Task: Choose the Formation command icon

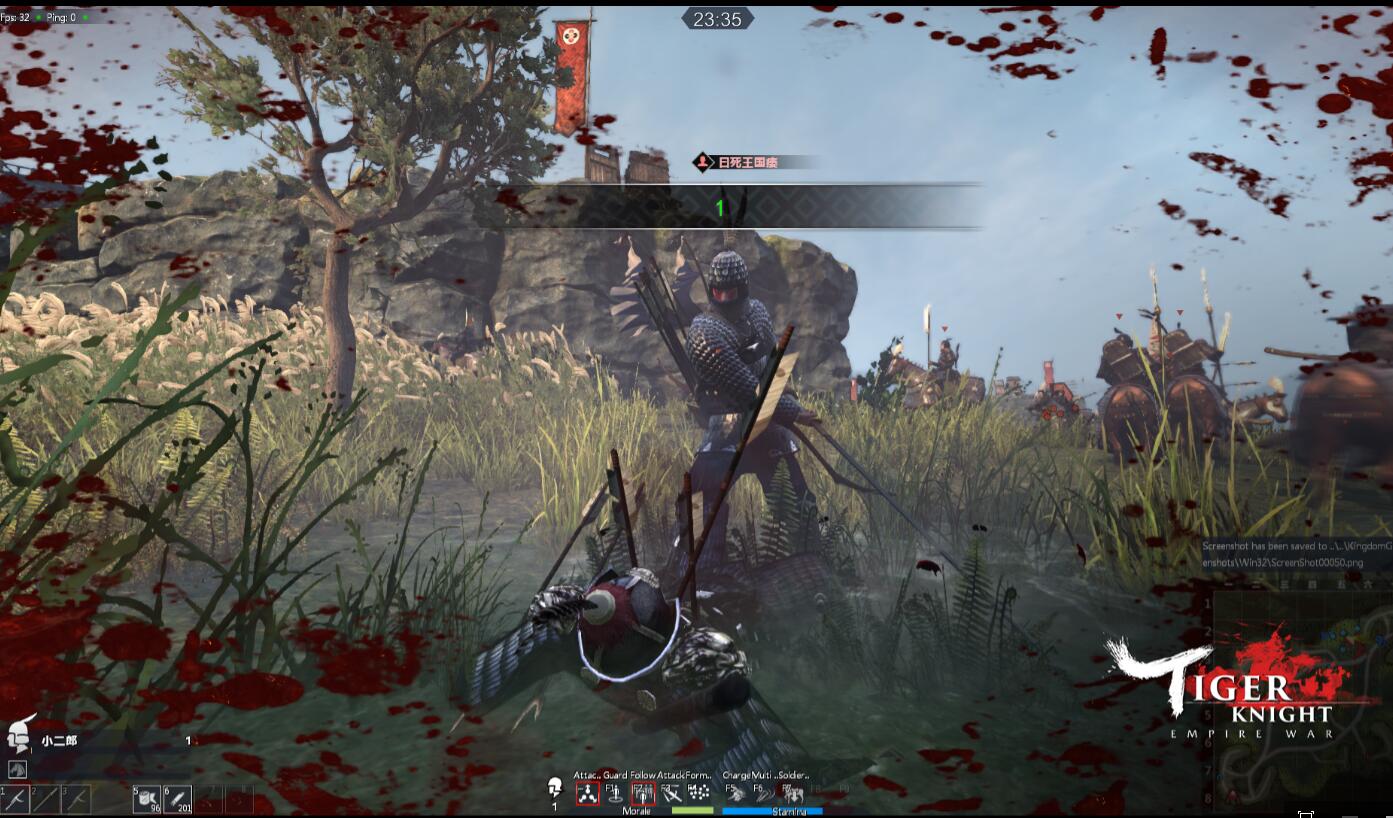Action: click(699, 794)
